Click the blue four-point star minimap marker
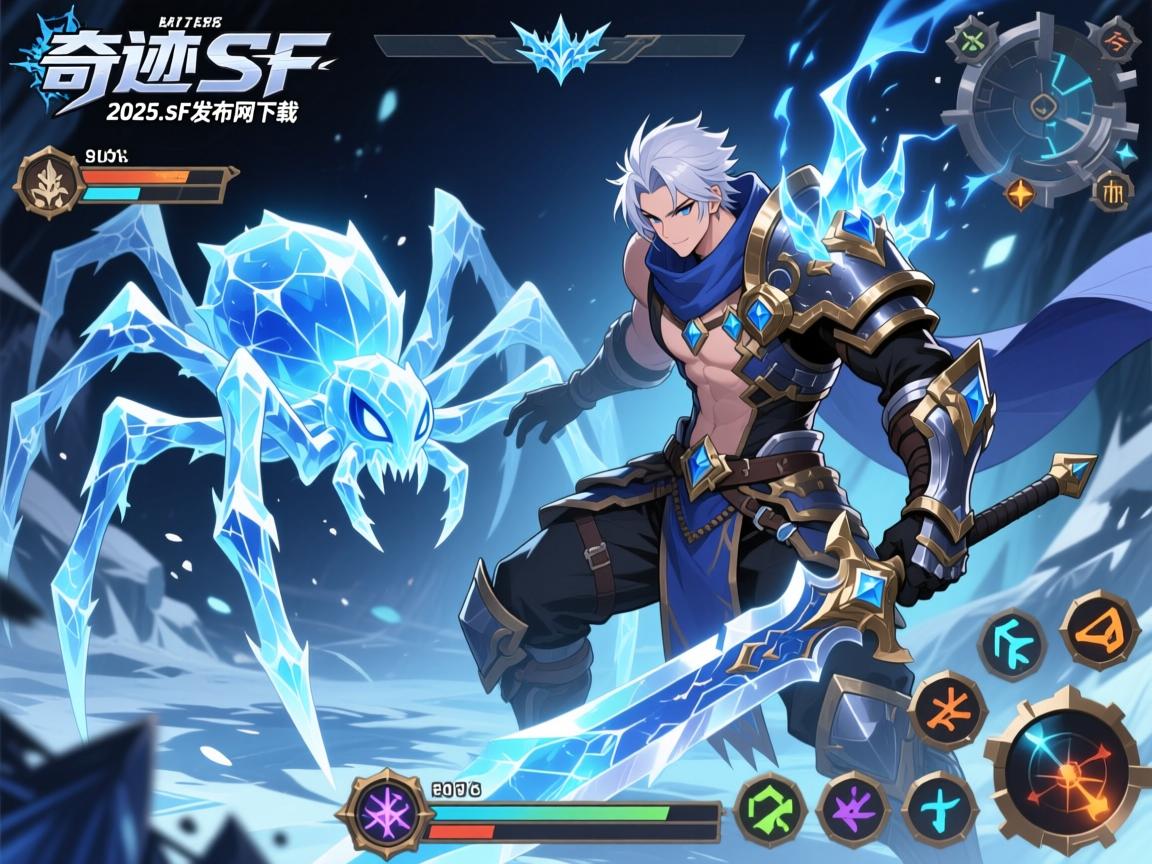 tap(1125, 153)
